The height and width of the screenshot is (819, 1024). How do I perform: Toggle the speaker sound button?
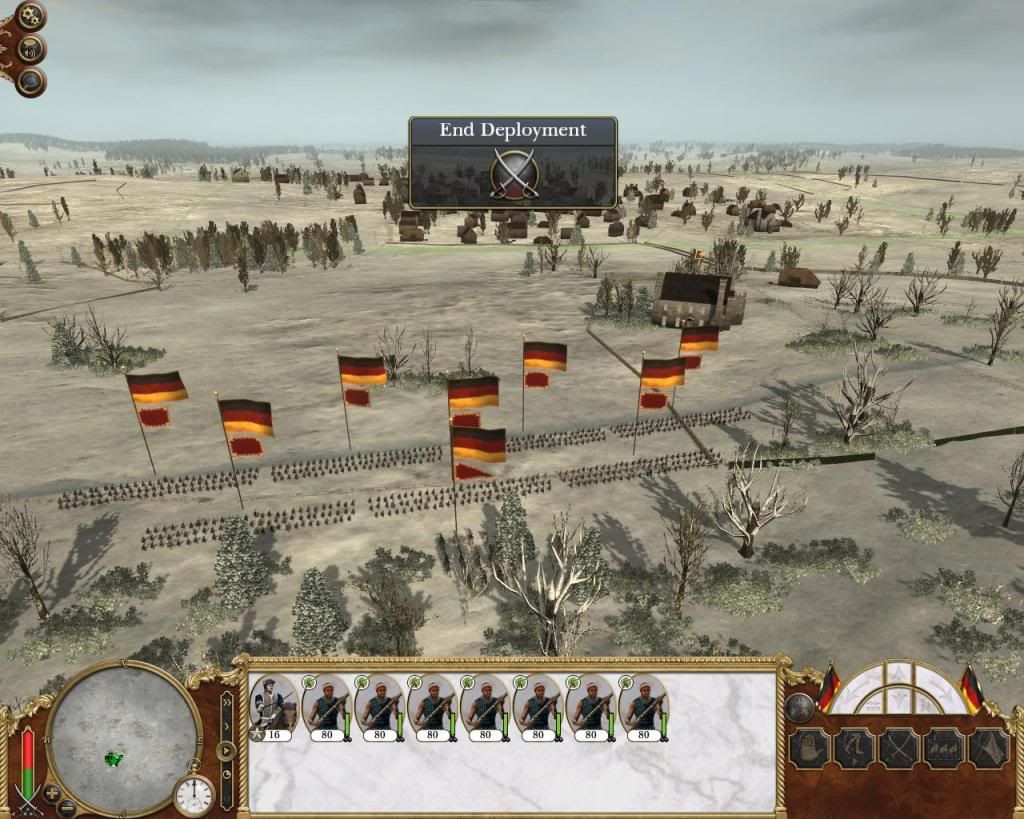pyautogui.click(x=30, y=48)
